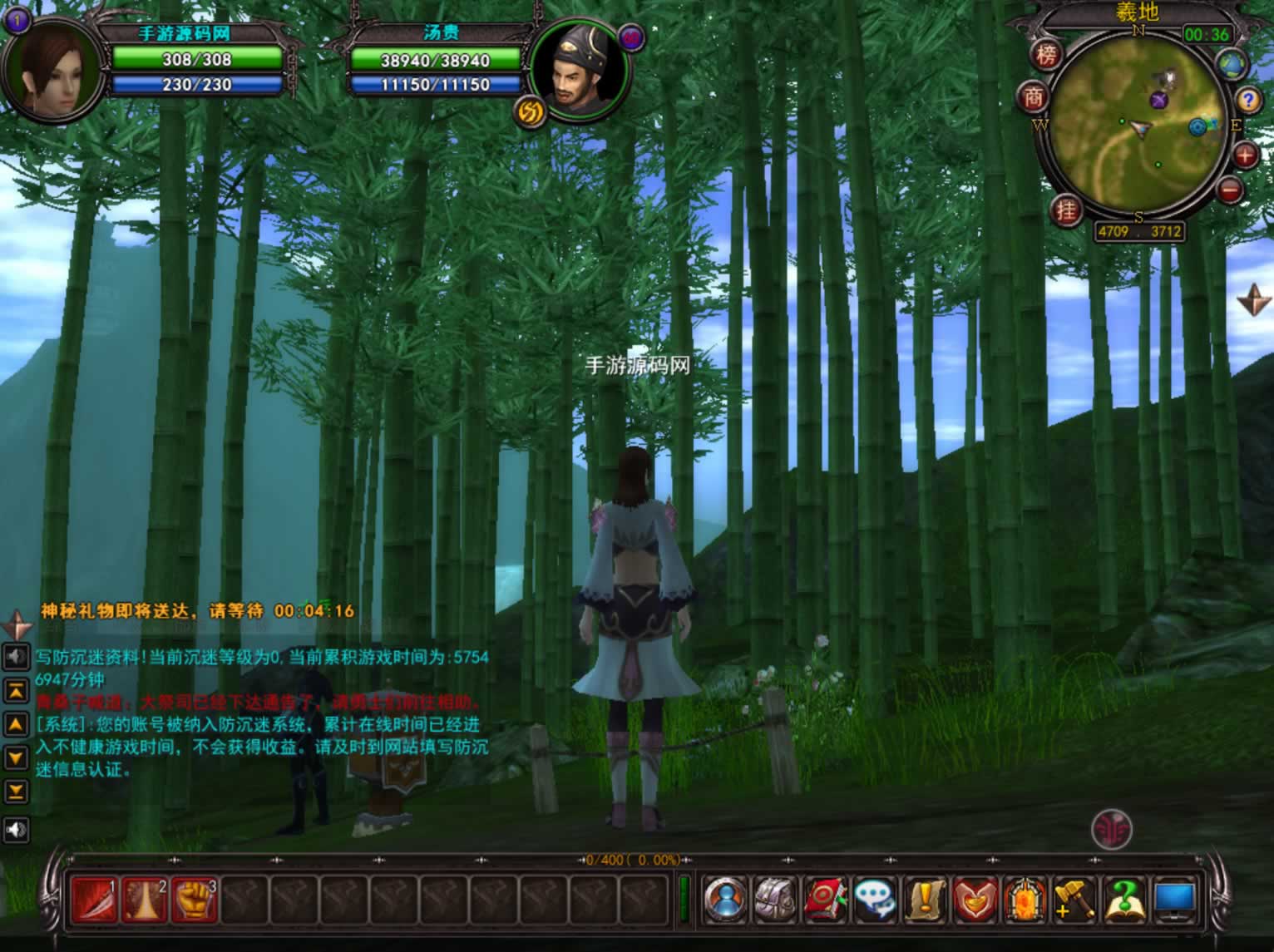This screenshot has width=1274, height=952.
Task: Open the yellow question mark help button
Action: point(1247,101)
